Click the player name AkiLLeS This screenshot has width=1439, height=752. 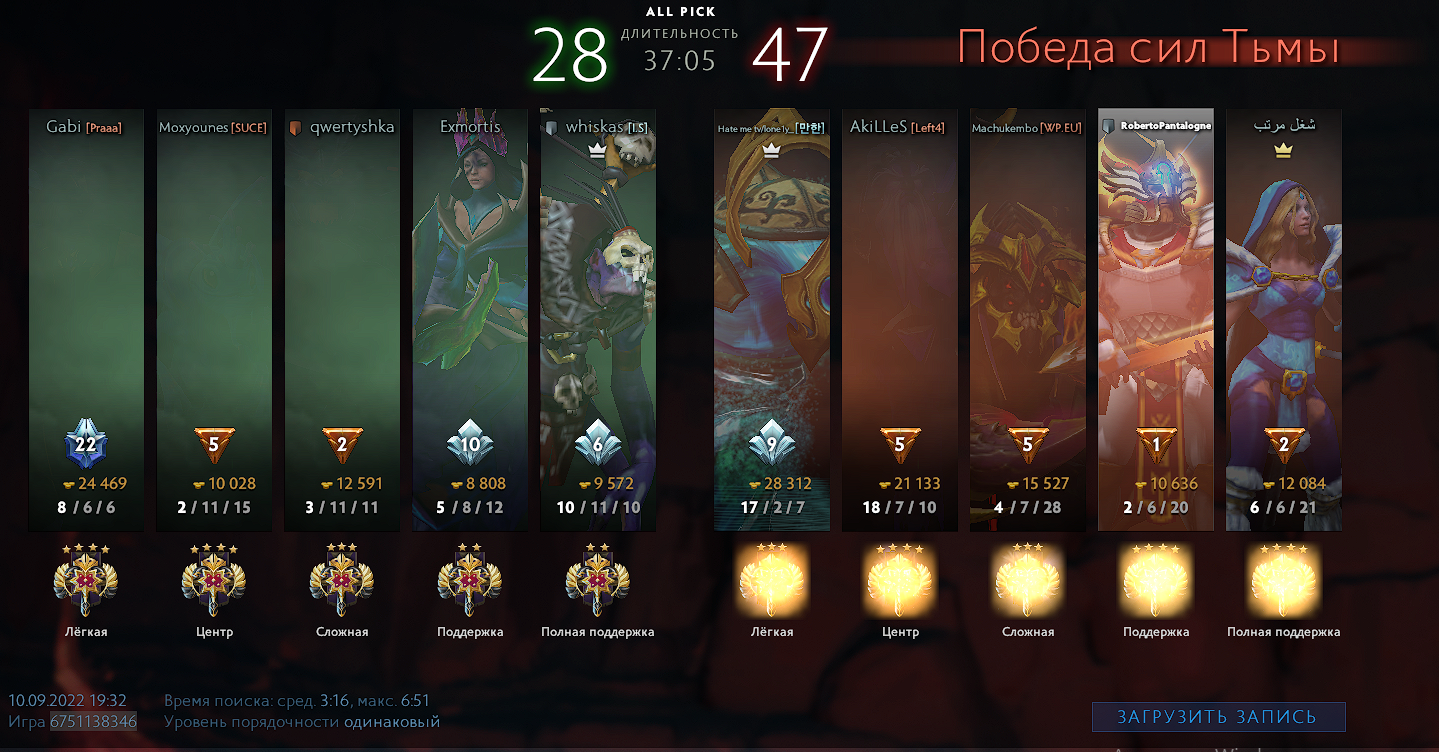click(x=880, y=127)
